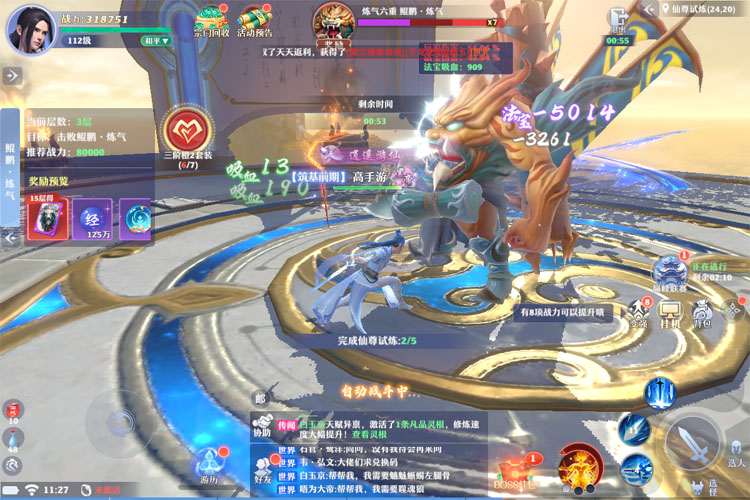The width and height of the screenshot is (750, 500).
Task: Open the BOSS红包 red envelope
Action: [x=516, y=470]
